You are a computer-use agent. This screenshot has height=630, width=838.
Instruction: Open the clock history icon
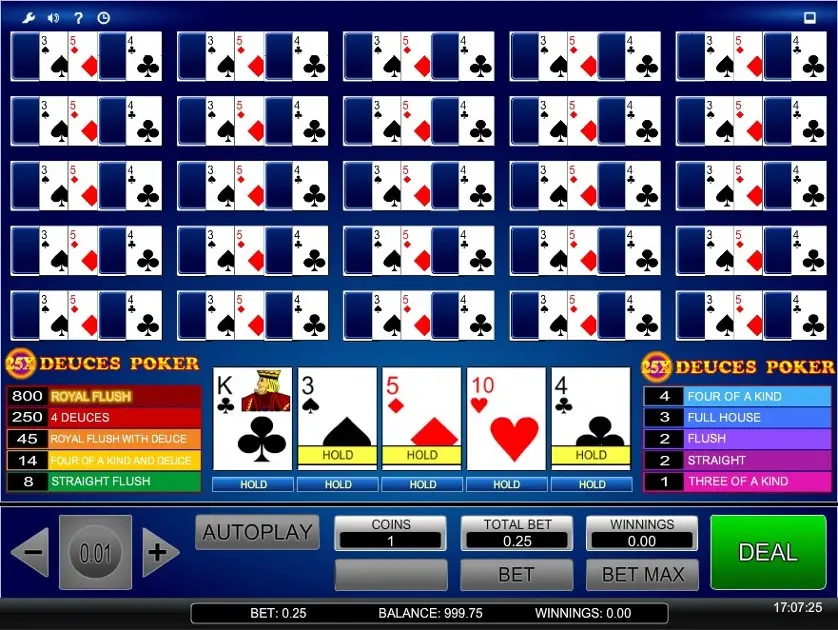pyautogui.click(x=103, y=17)
